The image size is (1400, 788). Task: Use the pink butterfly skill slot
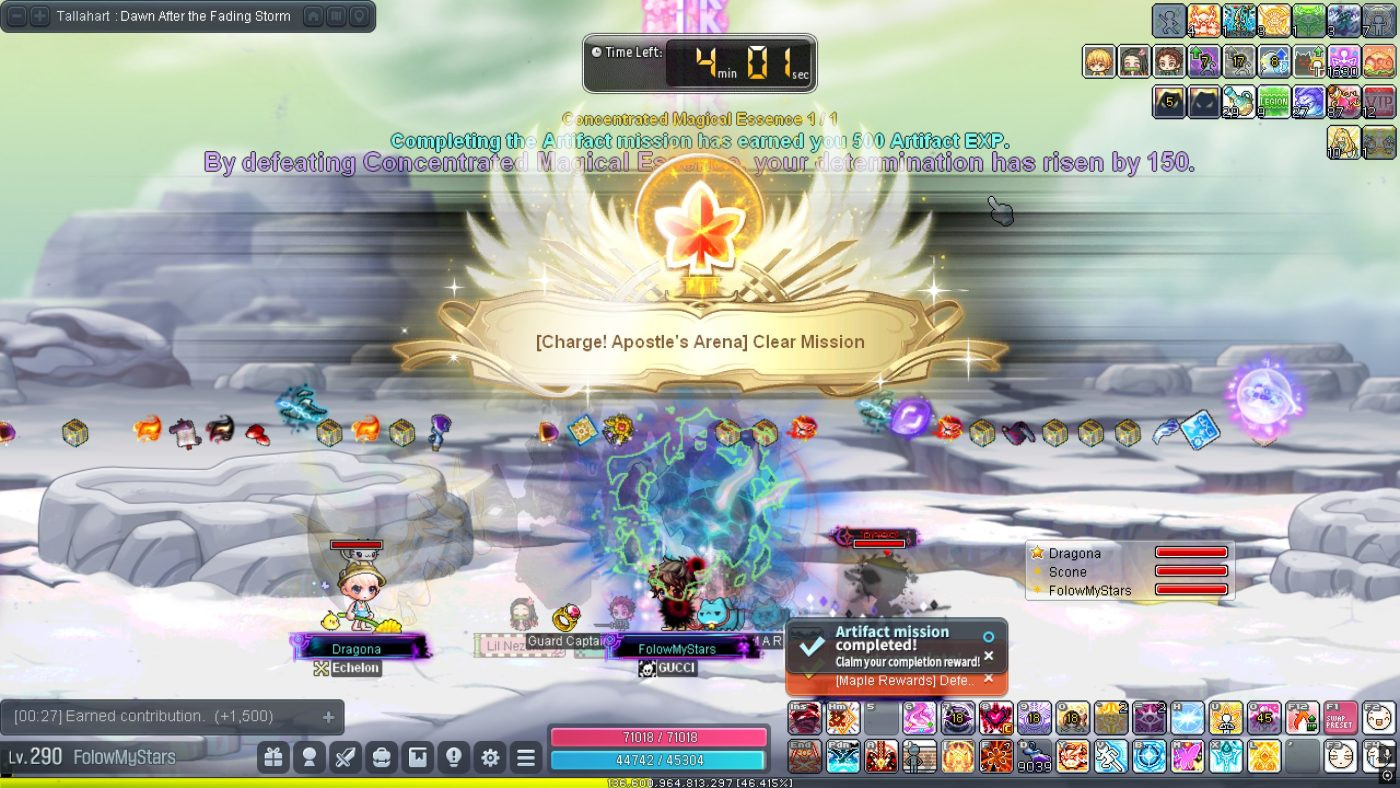1187,756
